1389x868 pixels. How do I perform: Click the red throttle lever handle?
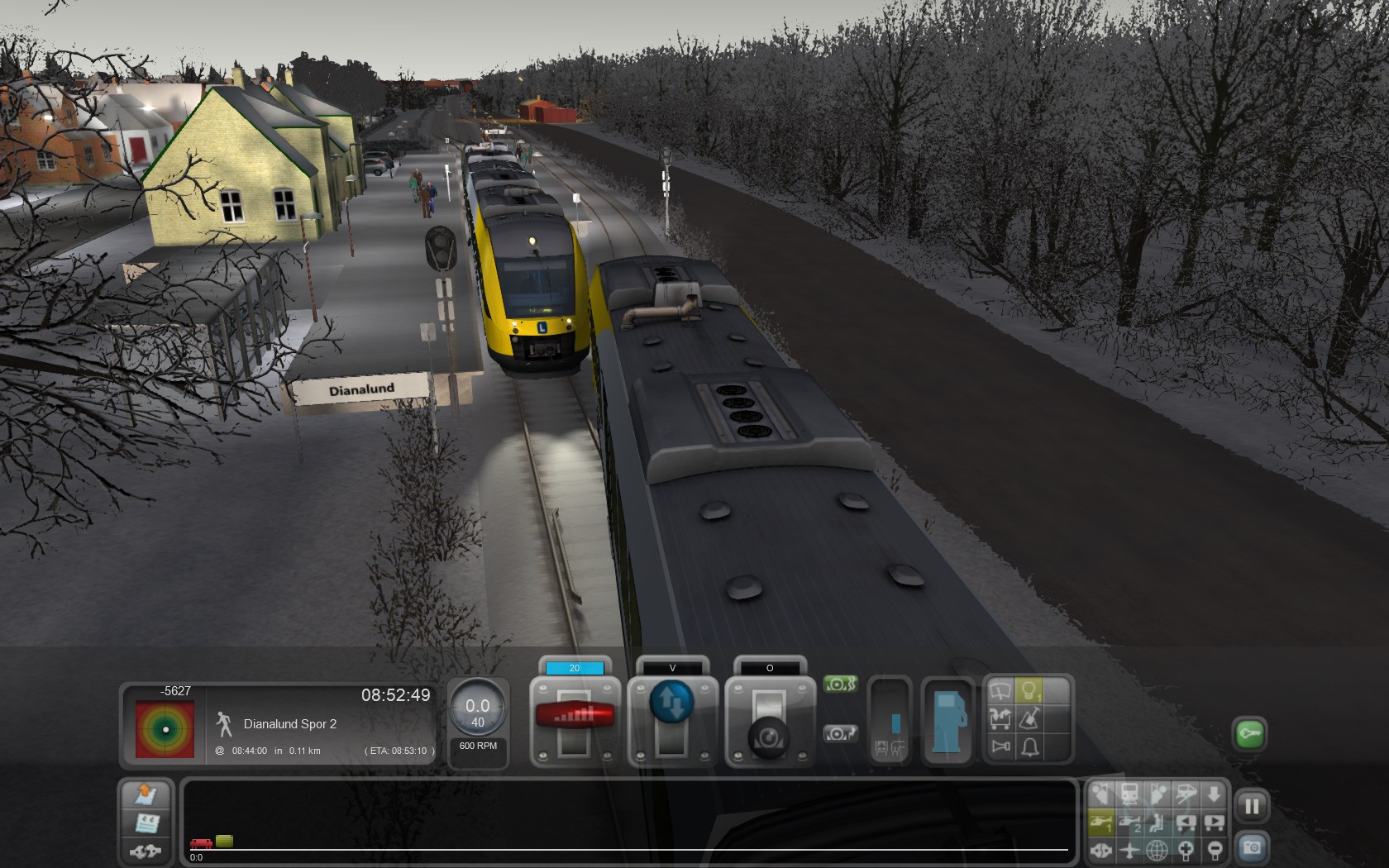[x=575, y=714]
